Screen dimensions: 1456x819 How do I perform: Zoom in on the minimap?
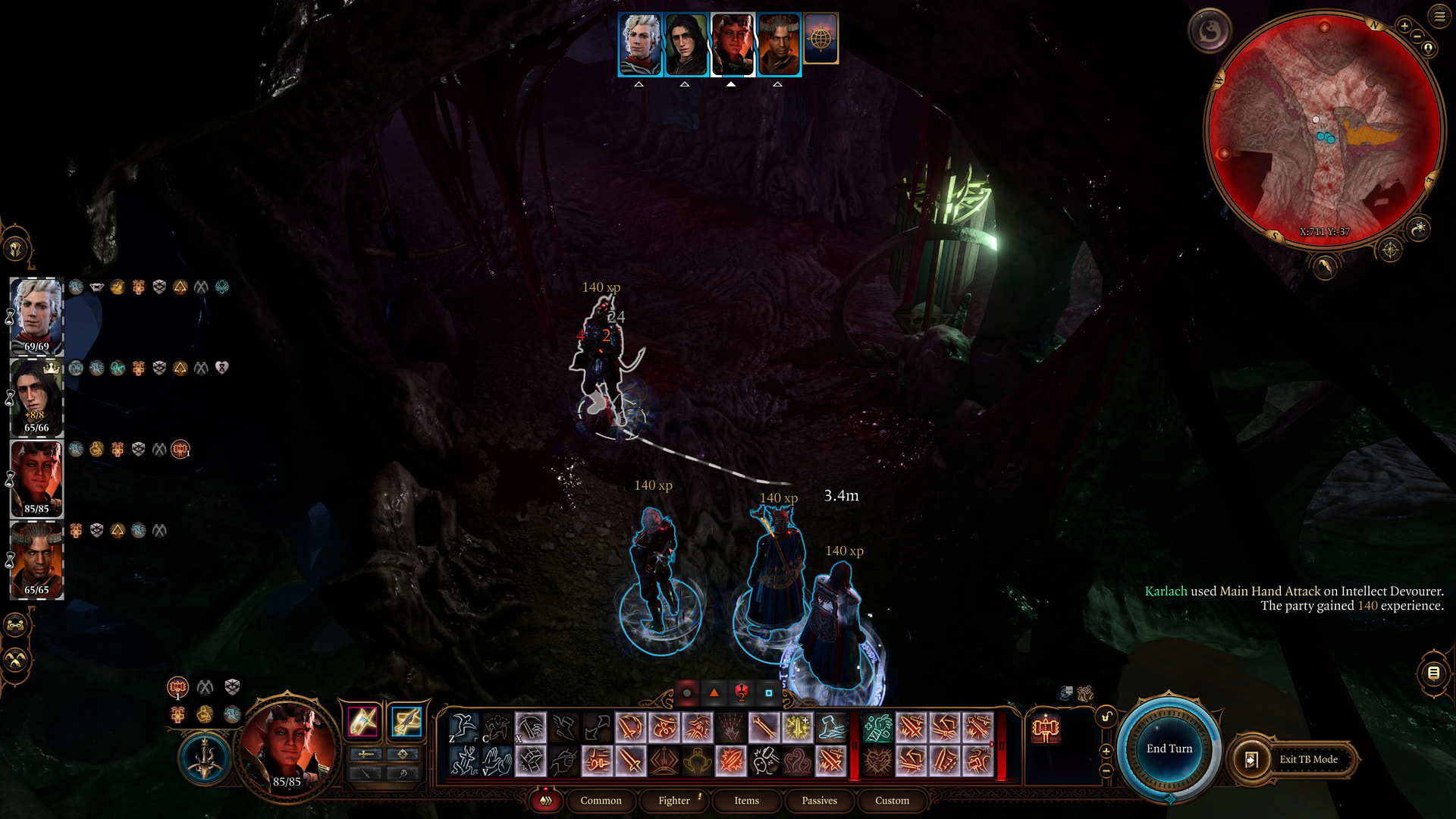[x=1404, y=27]
